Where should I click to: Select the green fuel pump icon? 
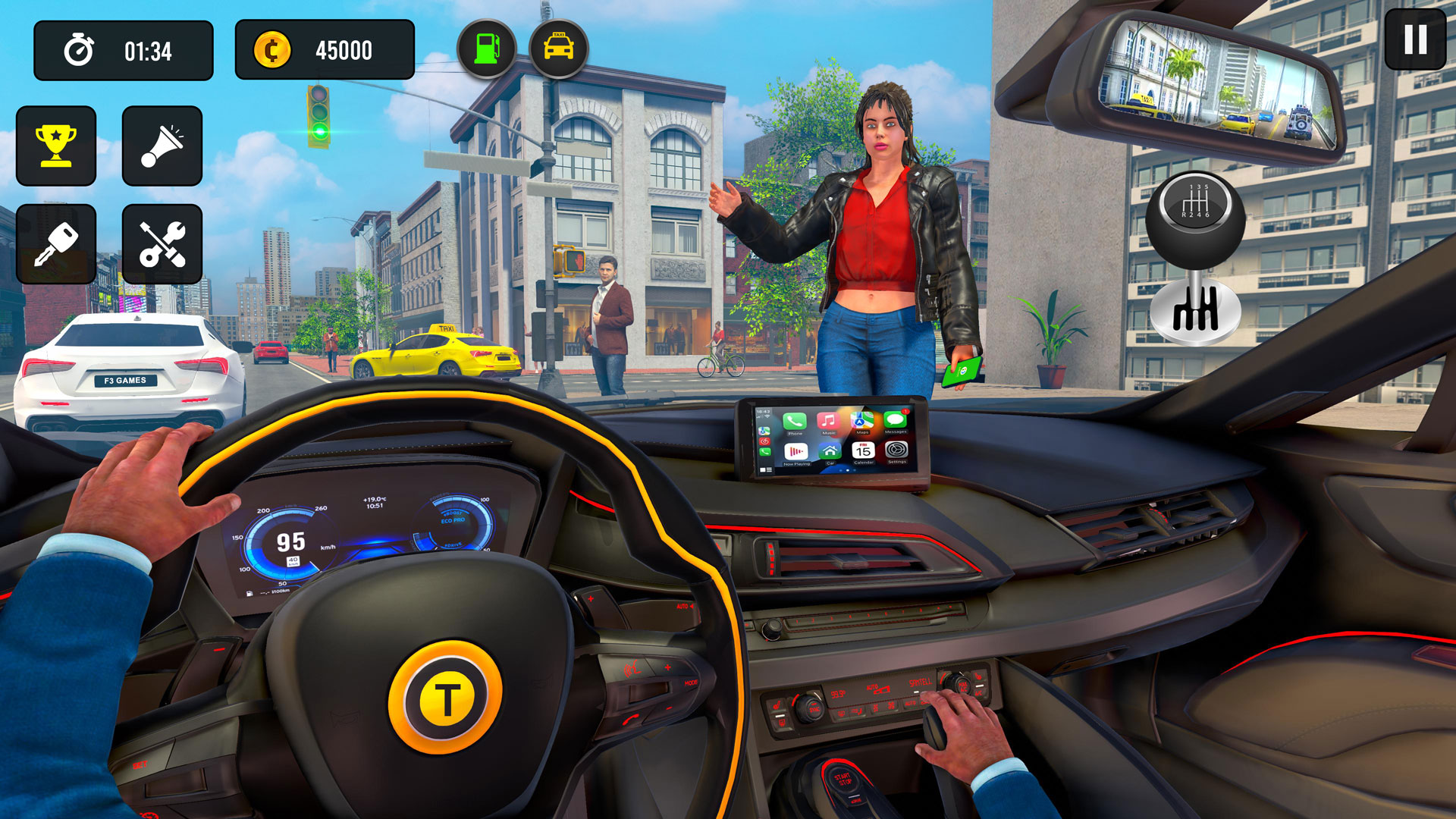click(x=488, y=48)
